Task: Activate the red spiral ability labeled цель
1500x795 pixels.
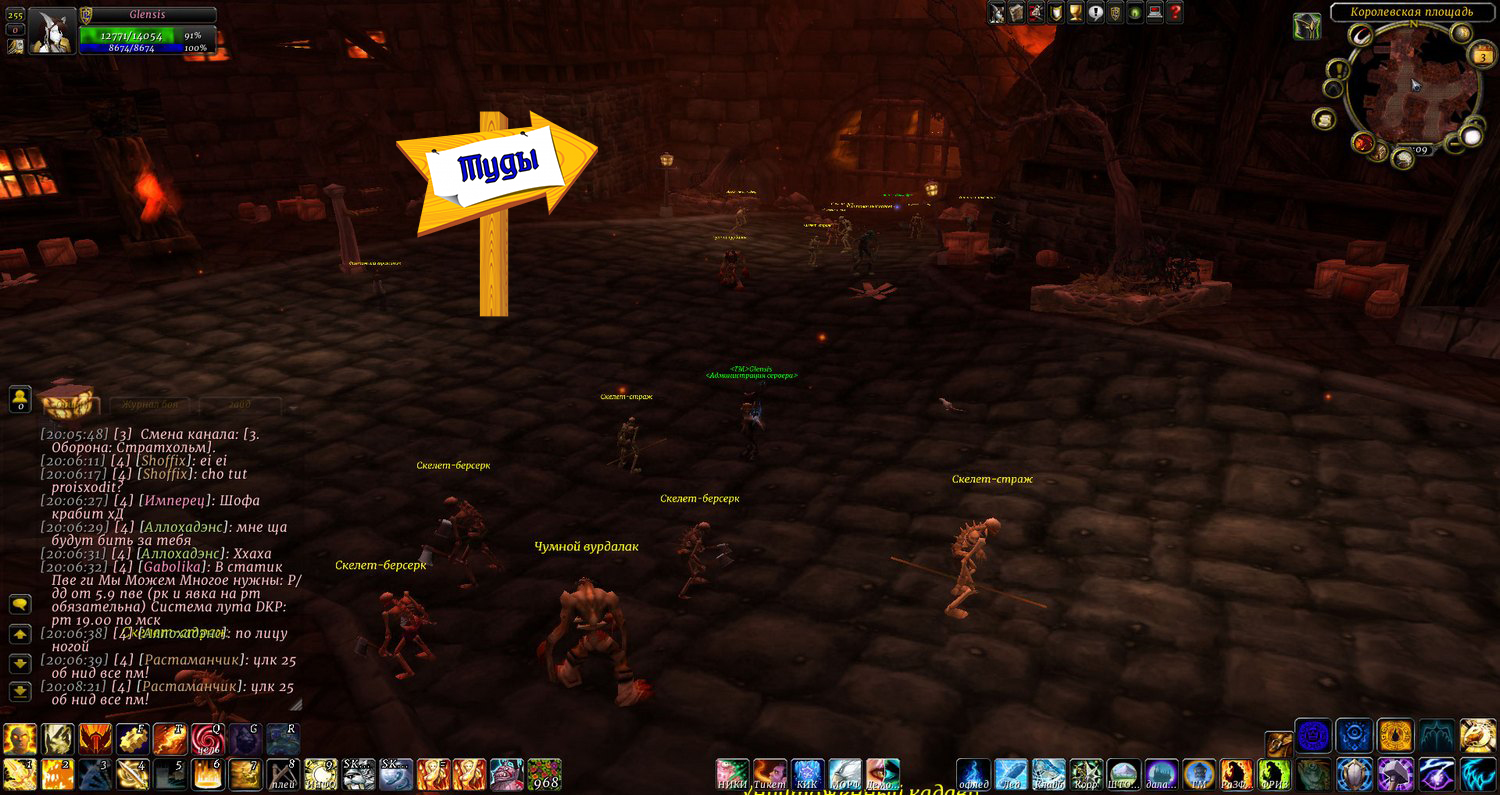Action: 207,739
